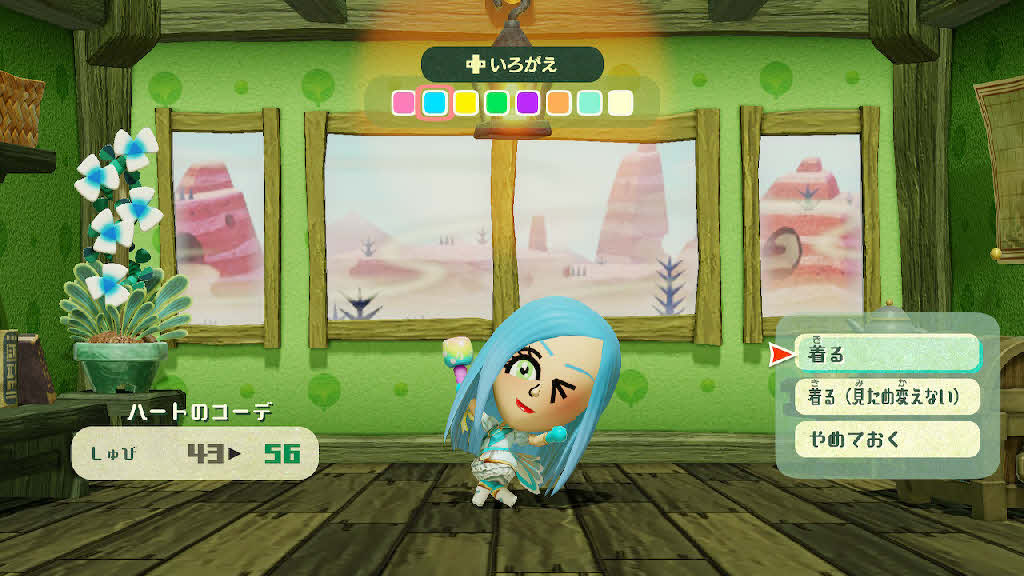
Task: Choose the yellow color swatch
Action: pyautogui.click(x=465, y=103)
